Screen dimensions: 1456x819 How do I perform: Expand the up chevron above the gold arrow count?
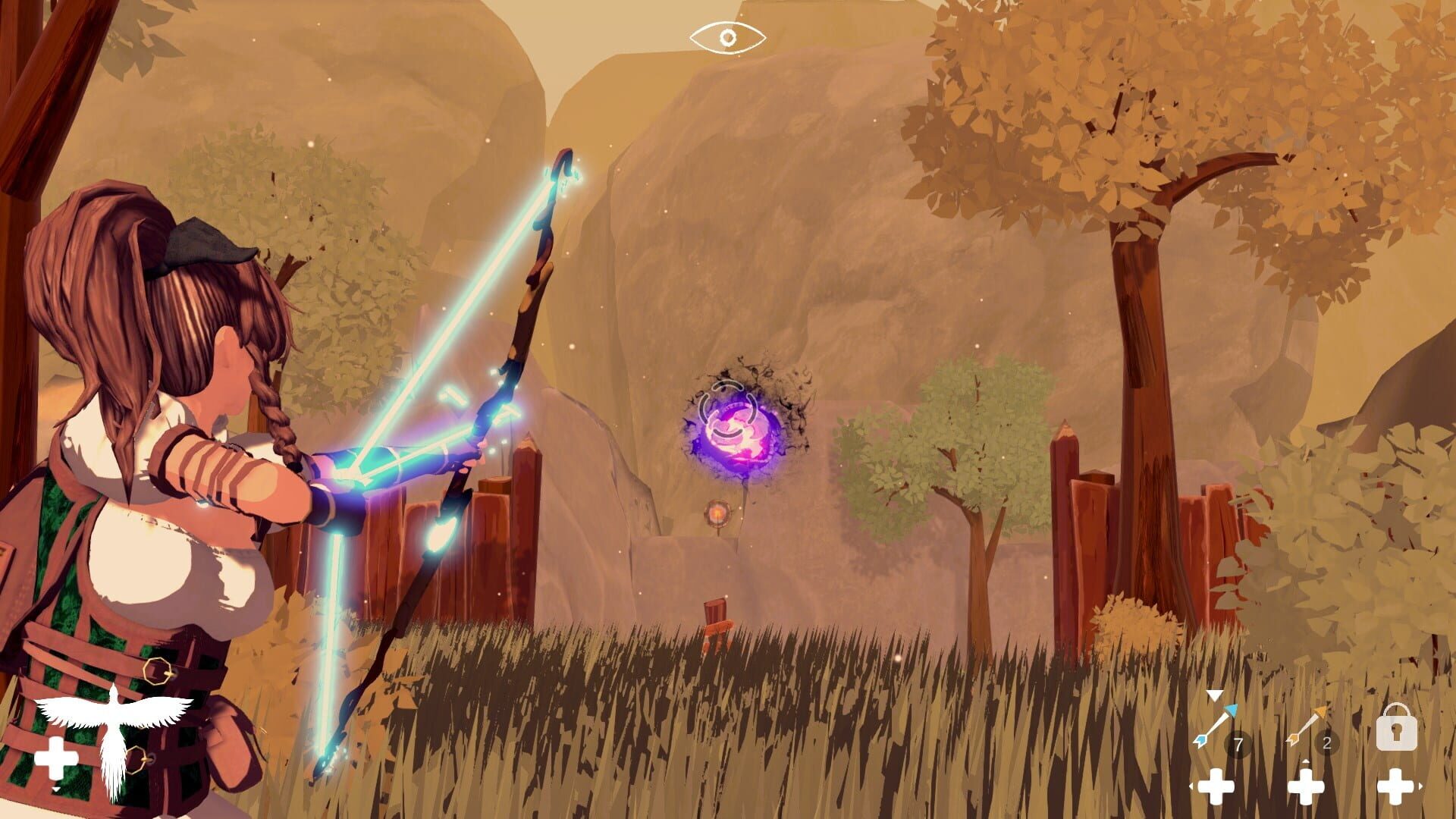[x=1306, y=760]
